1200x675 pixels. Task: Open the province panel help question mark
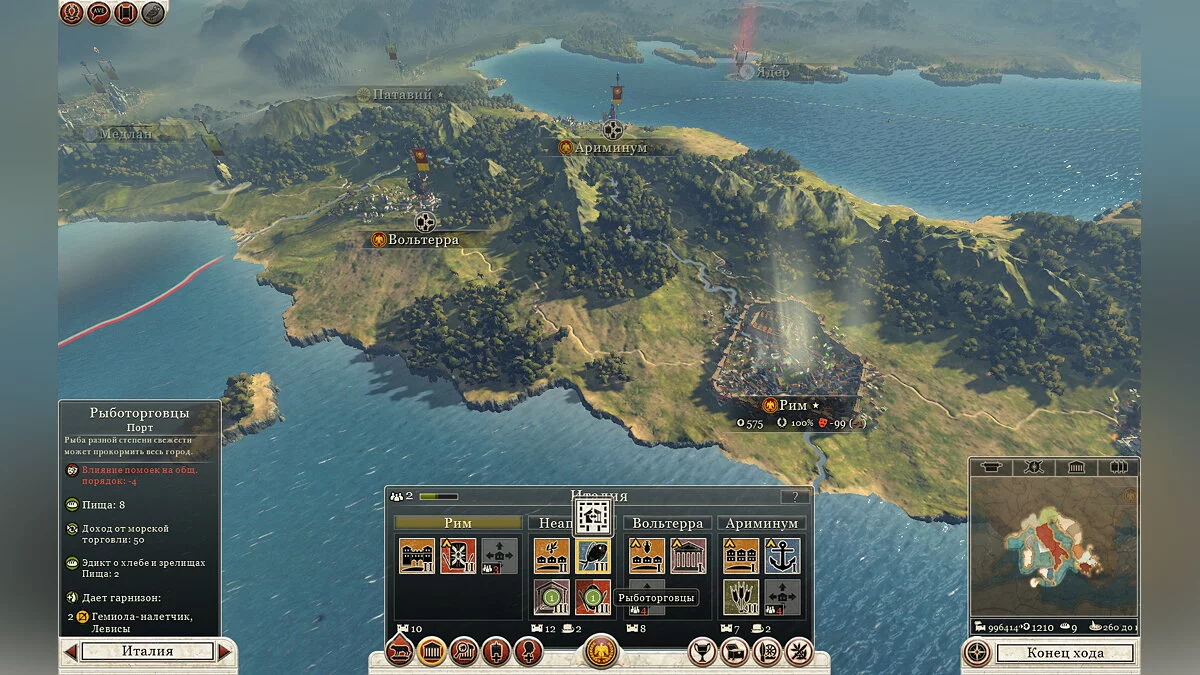[x=795, y=496]
